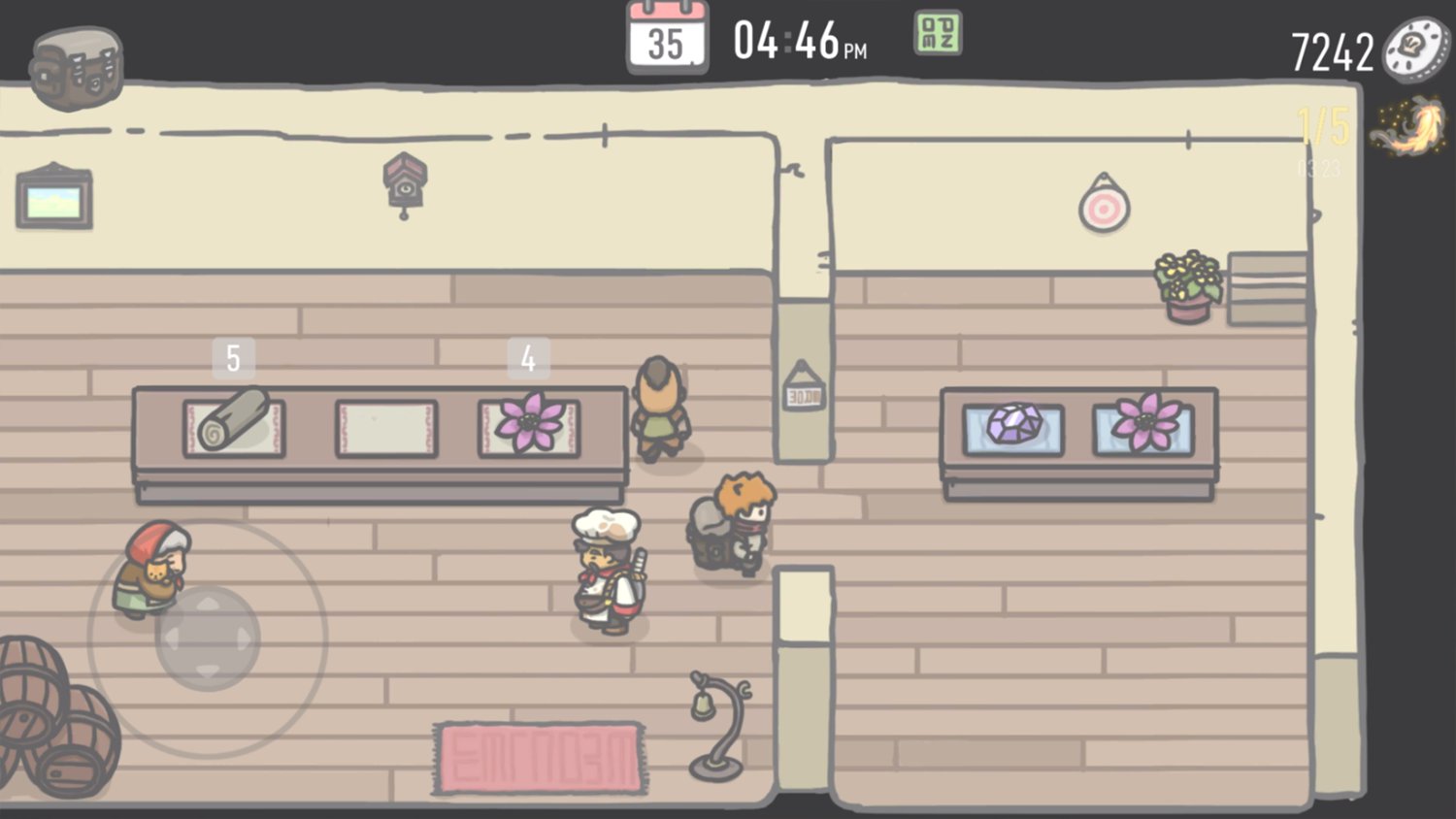The width and height of the screenshot is (1456, 819).
Task: Click the pink welcome doormat
Action: coord(539,759)
